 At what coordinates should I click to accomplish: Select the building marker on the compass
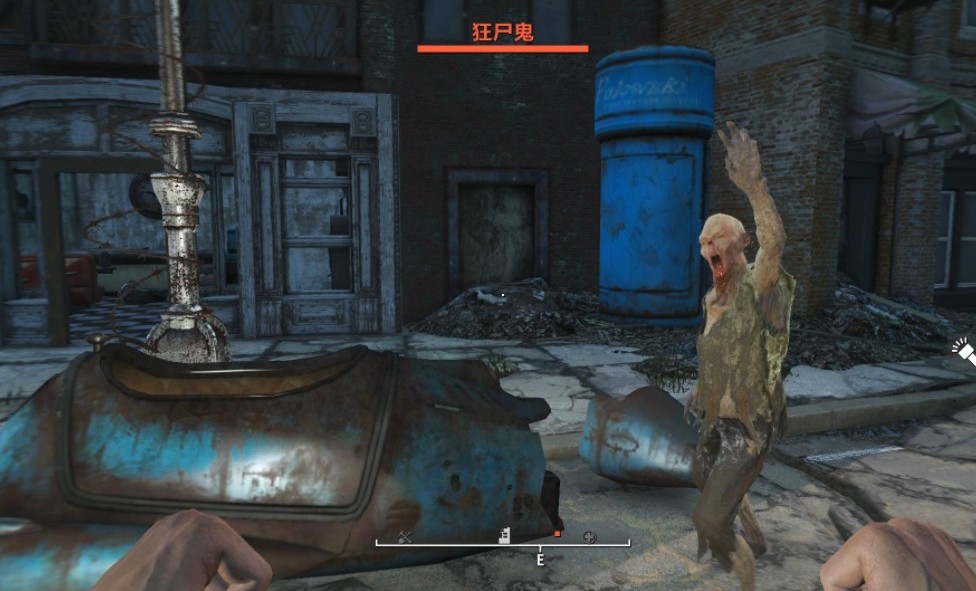[x=506, y=535]
